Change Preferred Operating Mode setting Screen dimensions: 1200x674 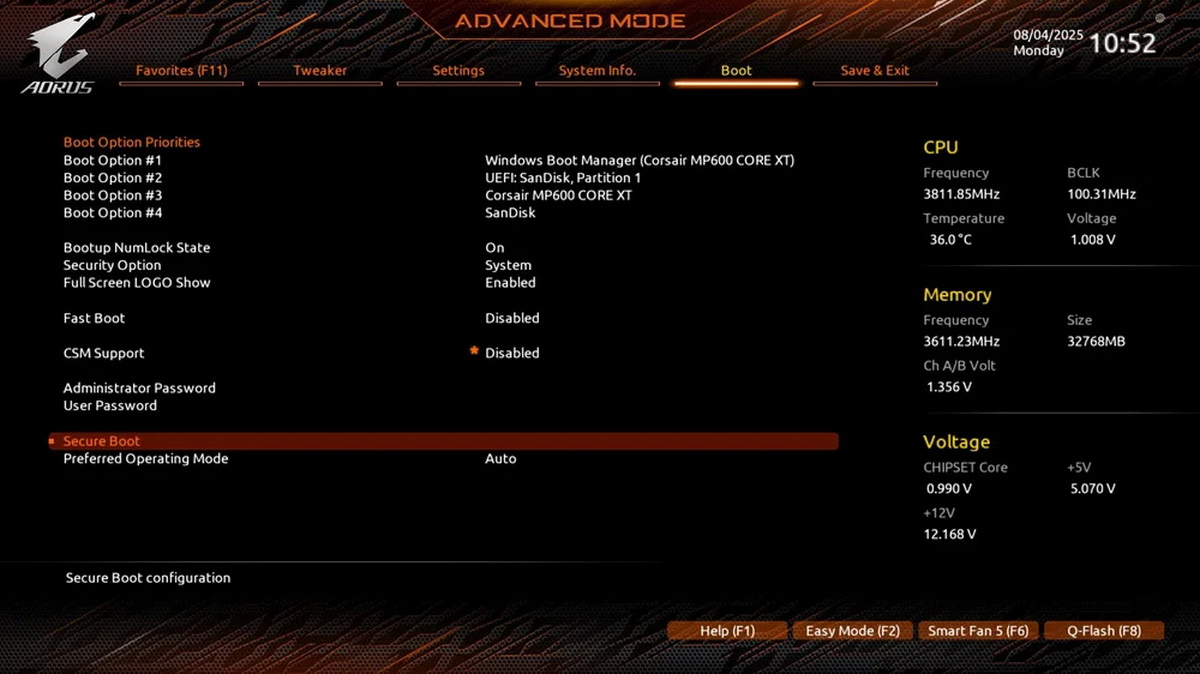point(500,459)
